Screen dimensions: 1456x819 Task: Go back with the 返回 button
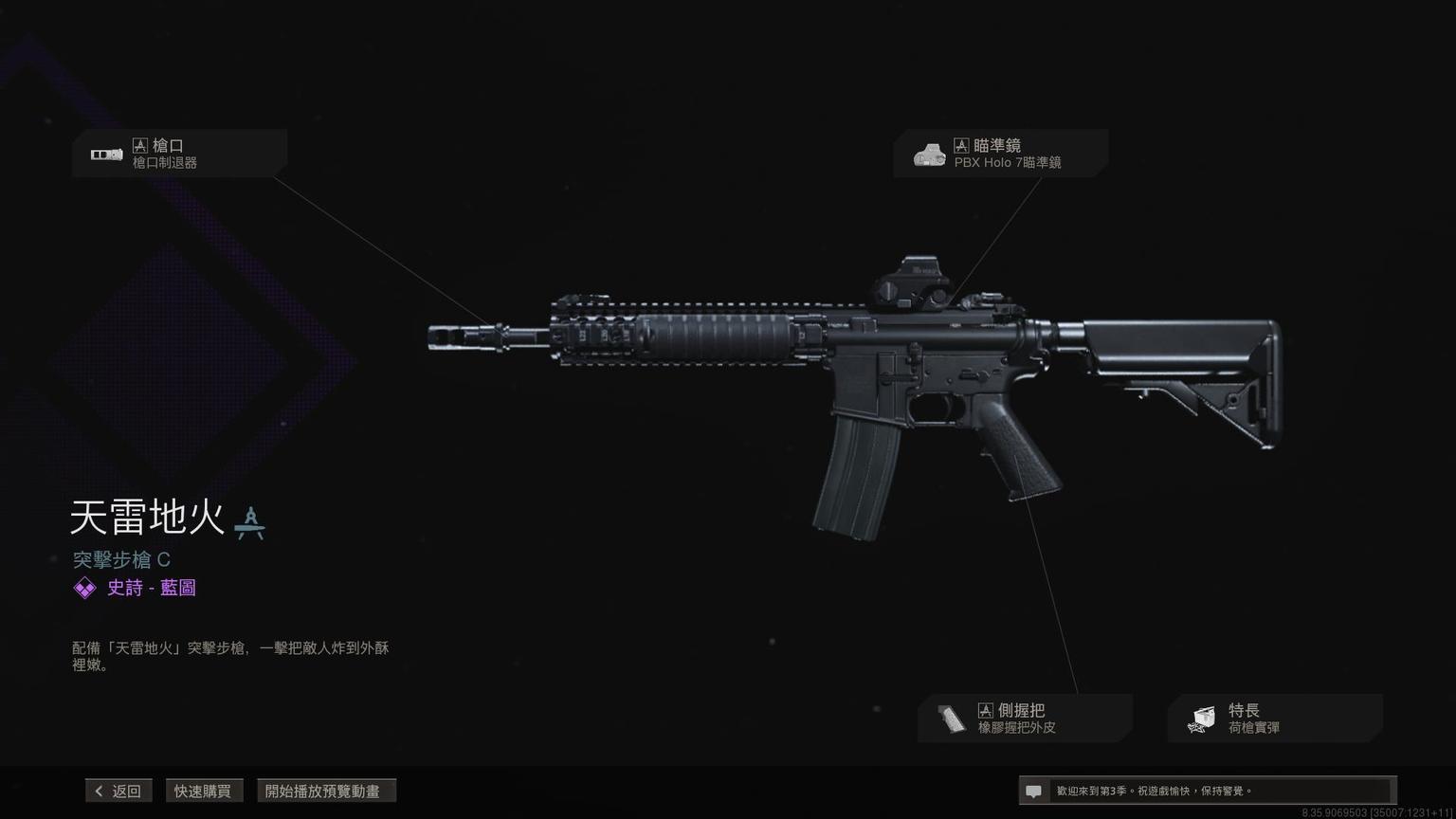(x=118, y=791)
